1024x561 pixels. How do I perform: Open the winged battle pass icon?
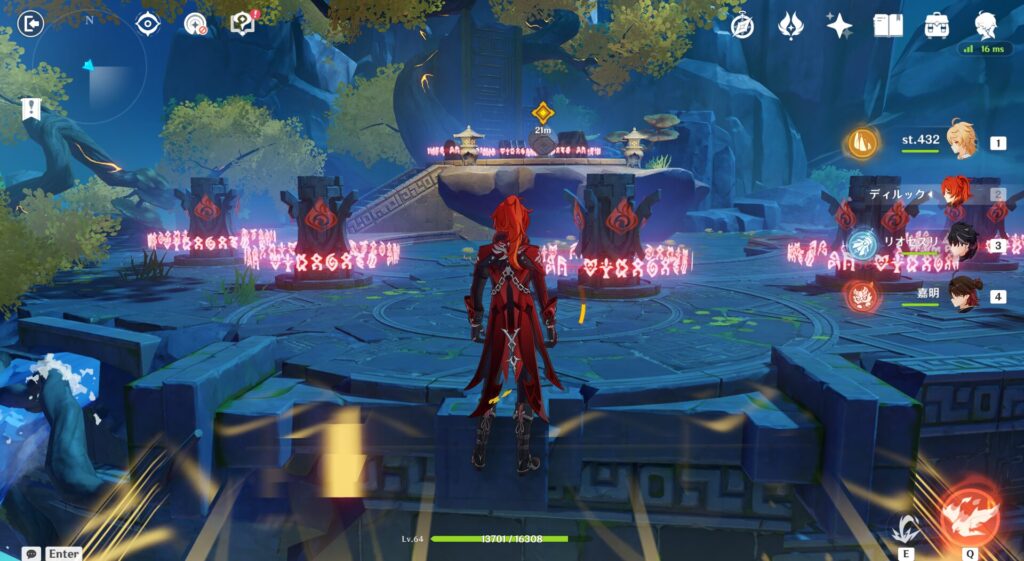791,26
